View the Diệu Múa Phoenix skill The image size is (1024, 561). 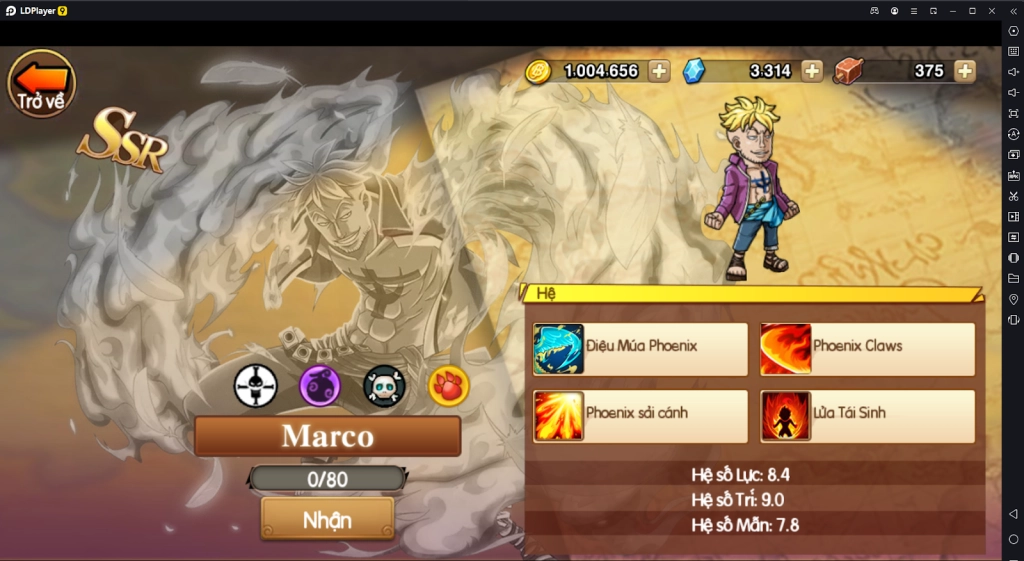click(x=640, y=348)
